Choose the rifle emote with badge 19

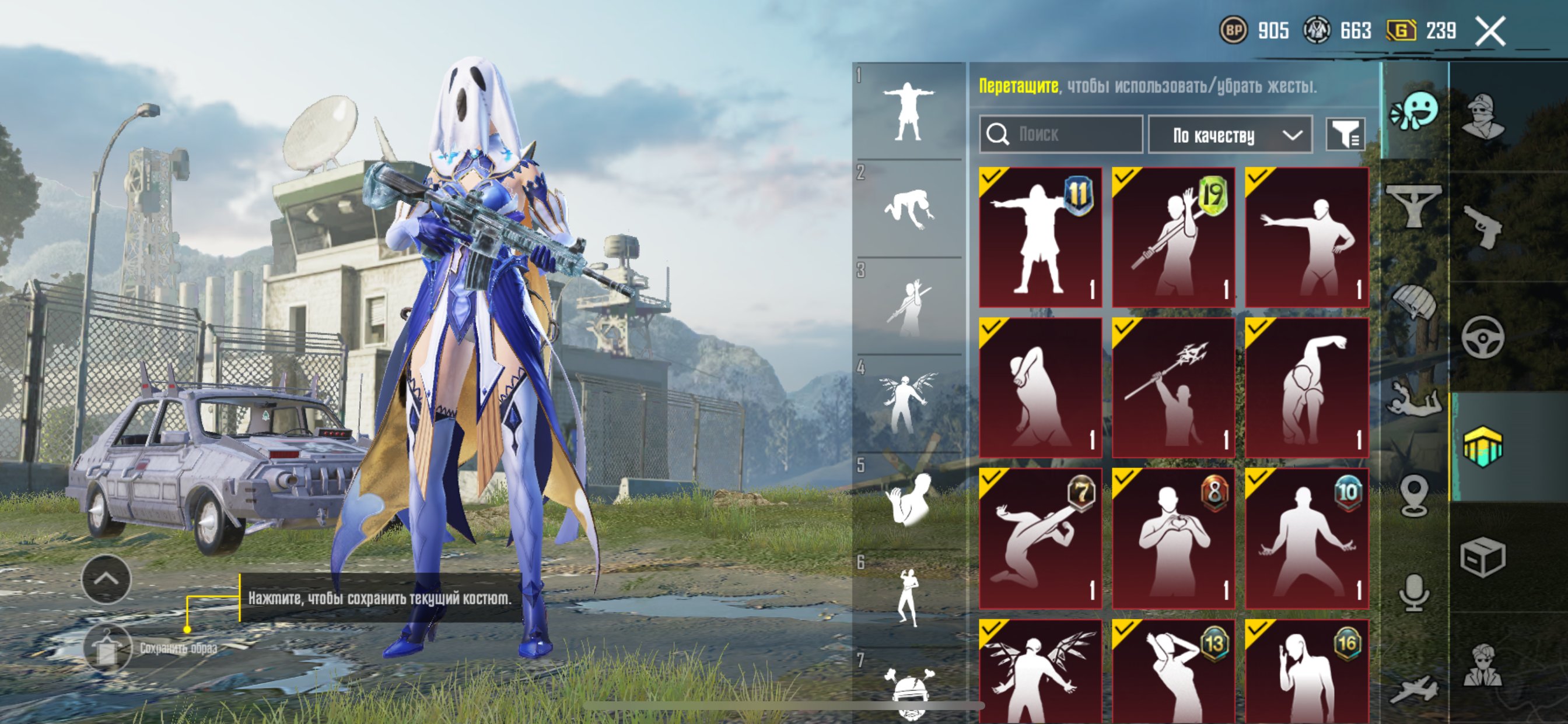pyautogui.click(x=1173, y=237)
